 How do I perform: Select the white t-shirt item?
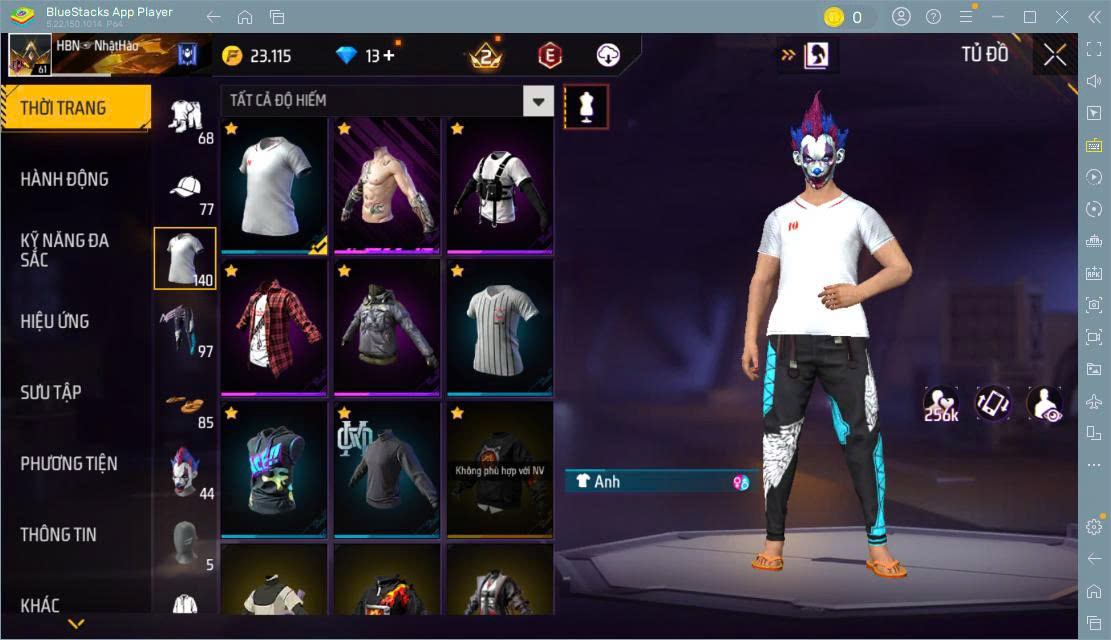[x=274, y=185]
